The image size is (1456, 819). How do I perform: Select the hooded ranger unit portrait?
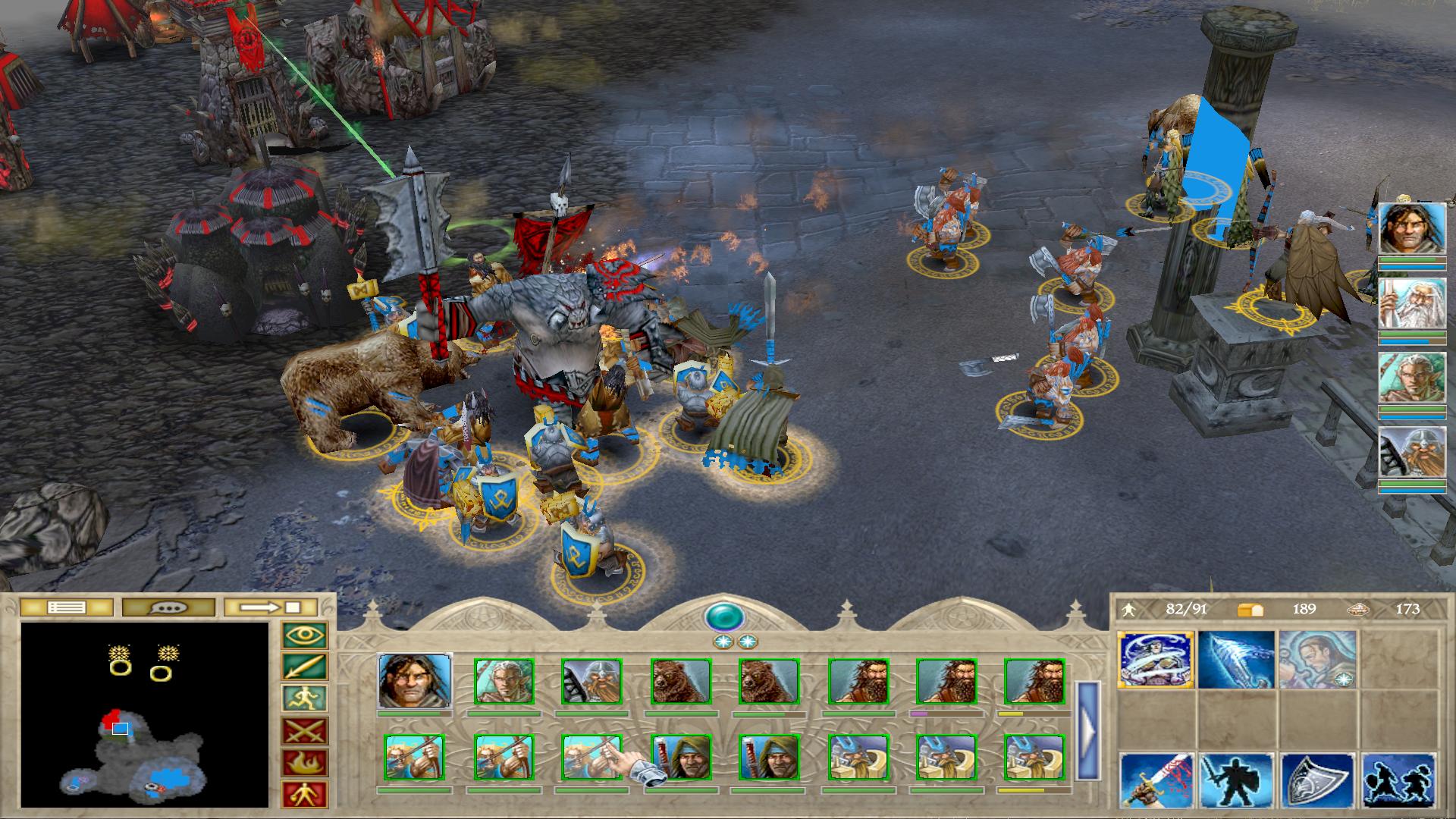(x=681, y=757)
